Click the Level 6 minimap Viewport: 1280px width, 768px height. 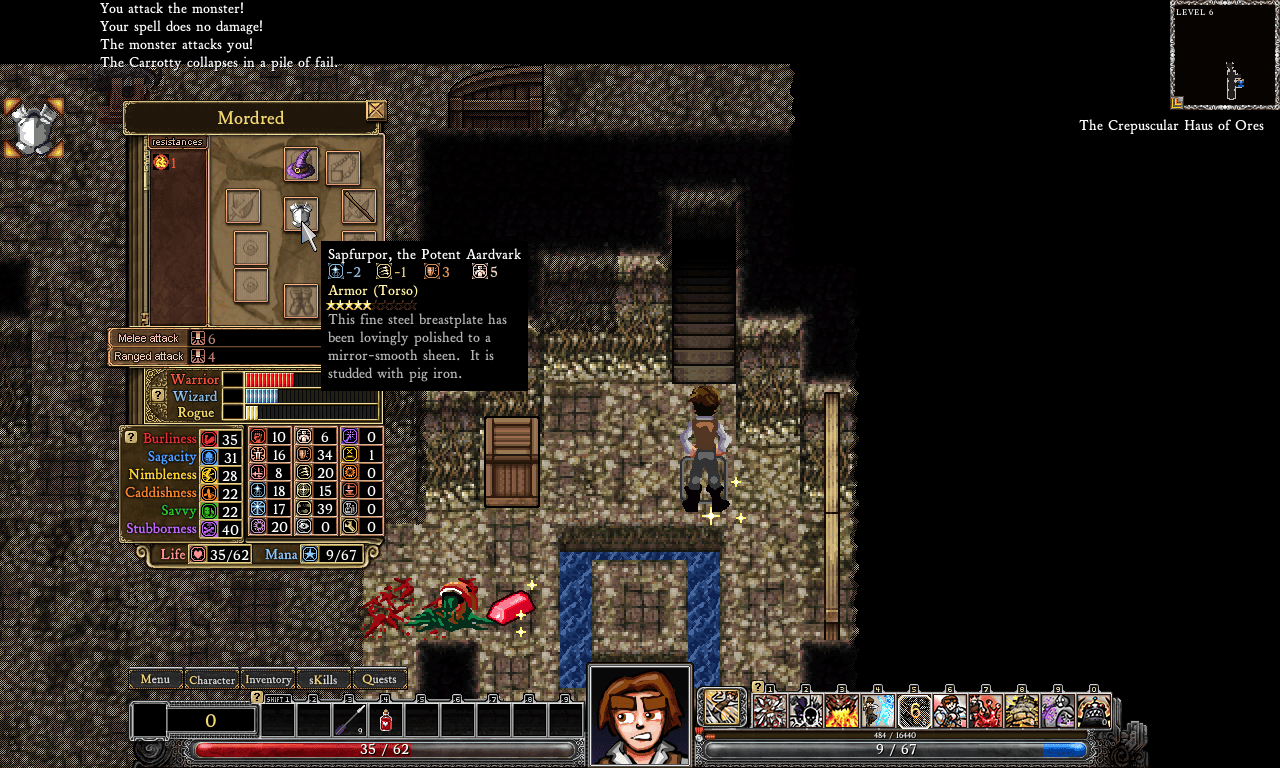tap(1224, 55)
